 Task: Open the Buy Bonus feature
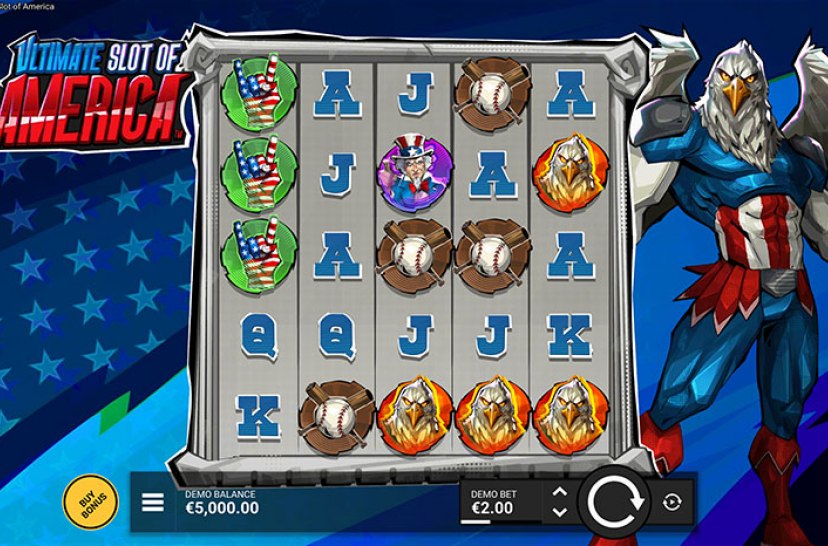tap(91, 500)
